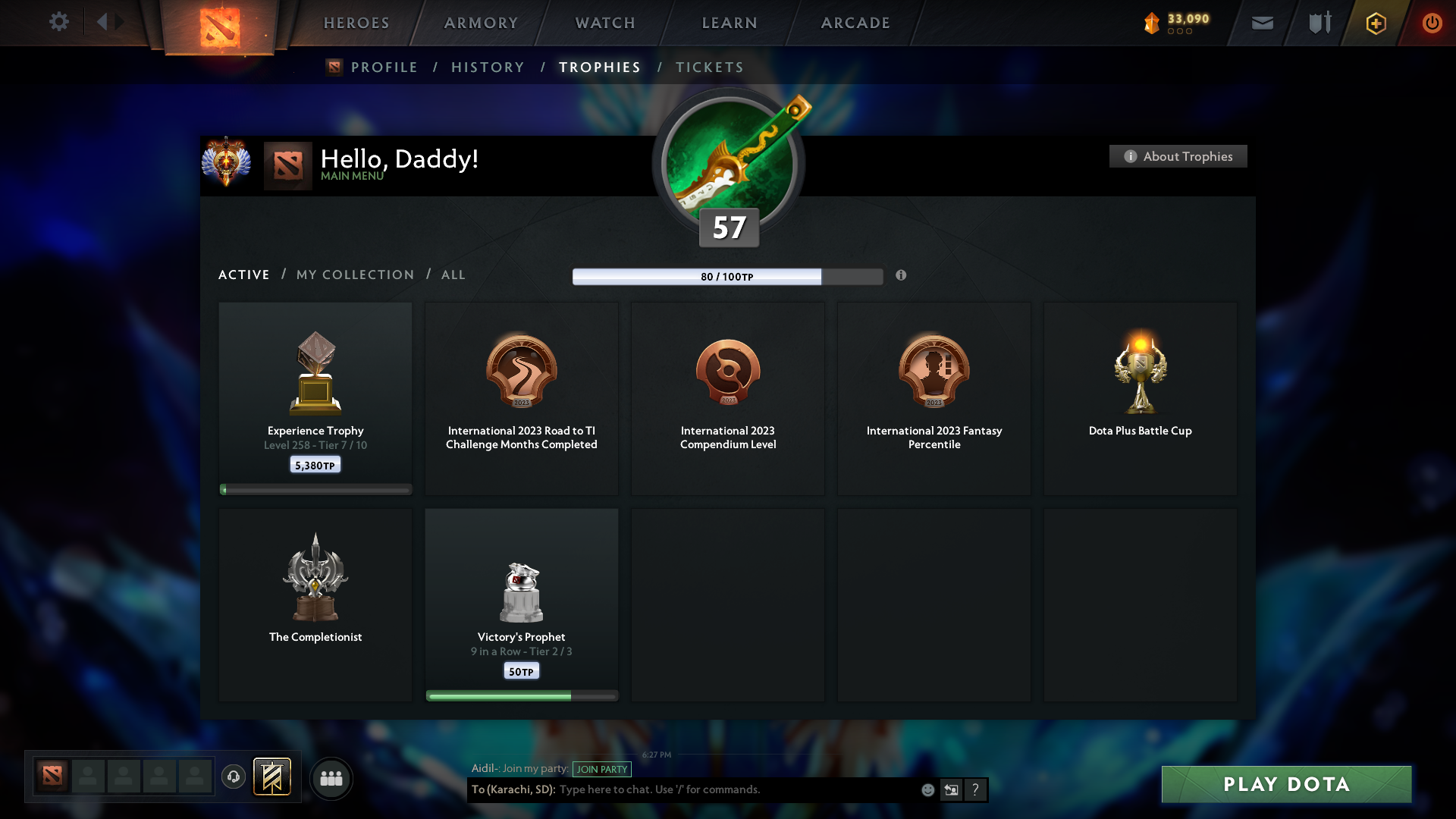Open the friends list people icon
1456x819 pixels.
(x=331, y=777)
